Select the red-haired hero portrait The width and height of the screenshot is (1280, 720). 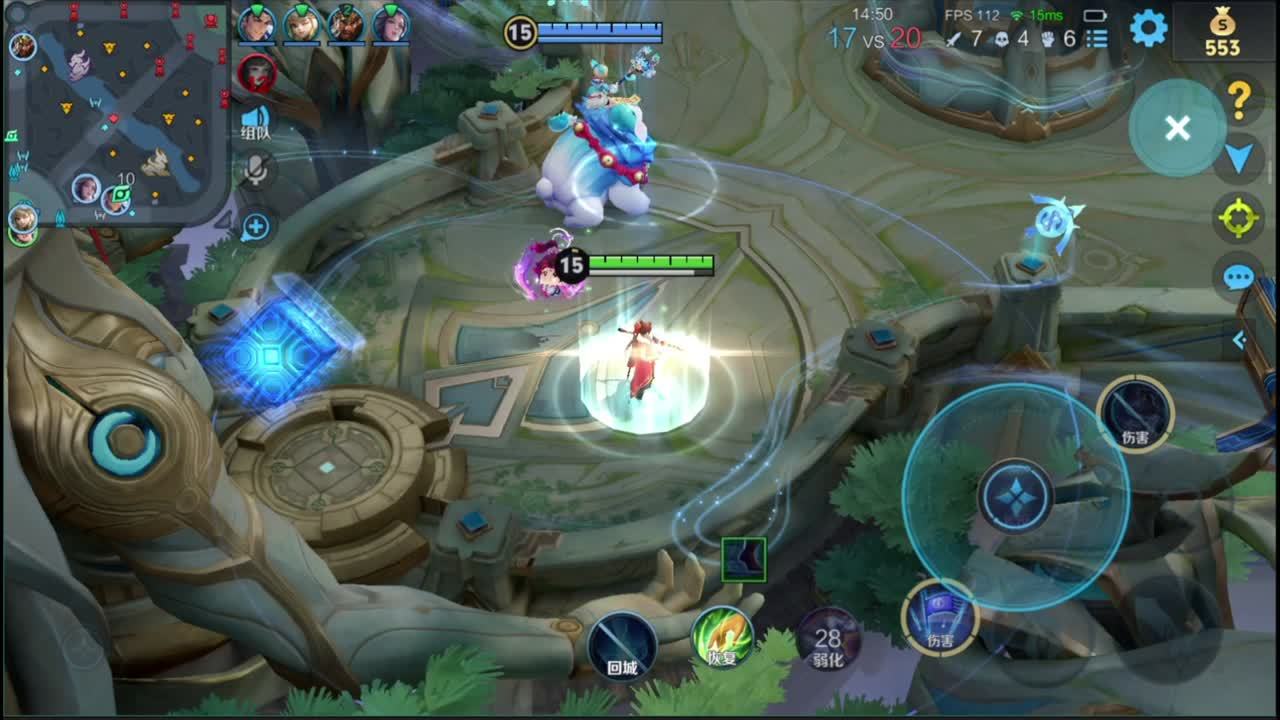point(256,72)
